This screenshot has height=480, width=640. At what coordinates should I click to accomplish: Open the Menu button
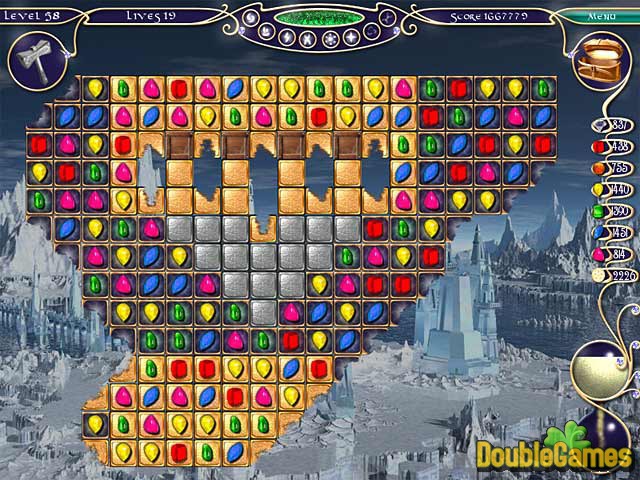tap(601, 16)
